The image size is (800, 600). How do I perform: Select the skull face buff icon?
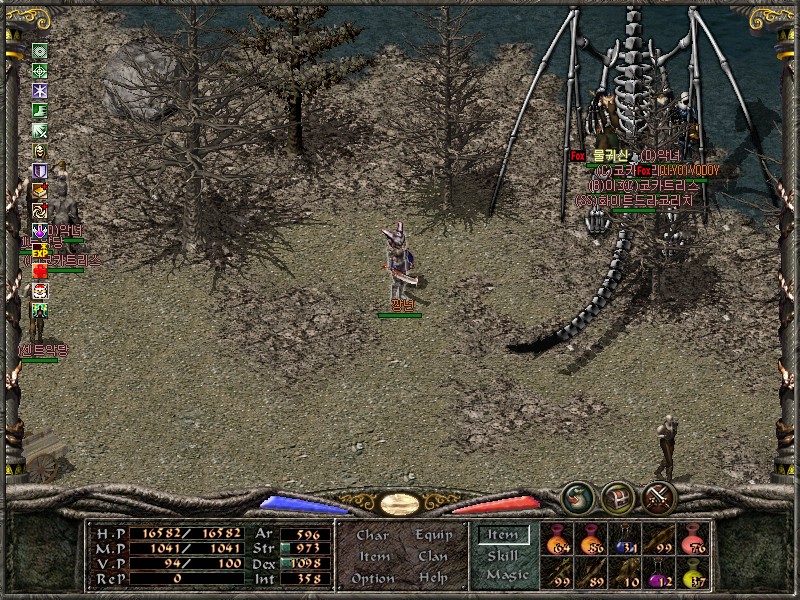(x=40, y=150)
